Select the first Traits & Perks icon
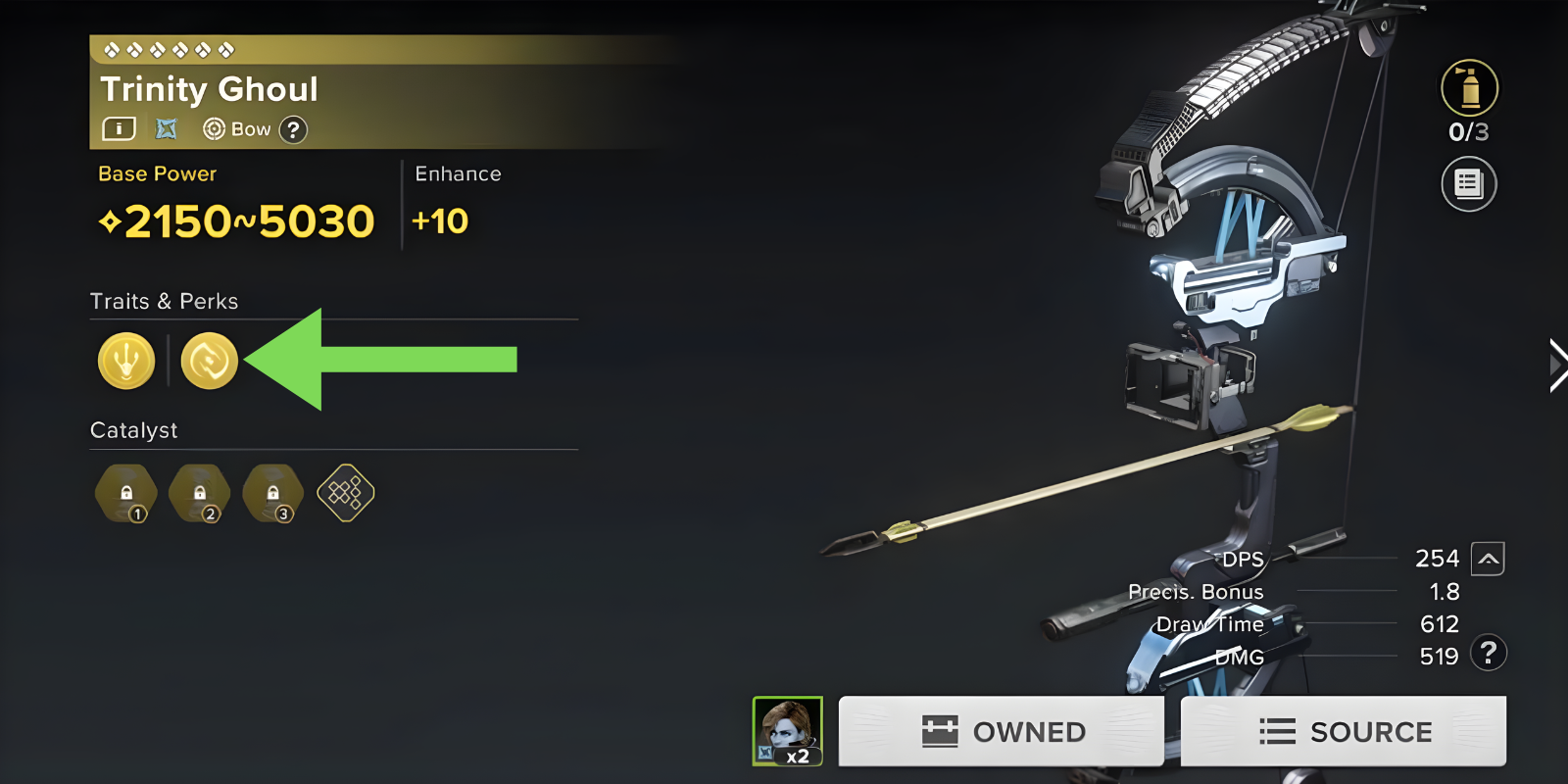 125,361
